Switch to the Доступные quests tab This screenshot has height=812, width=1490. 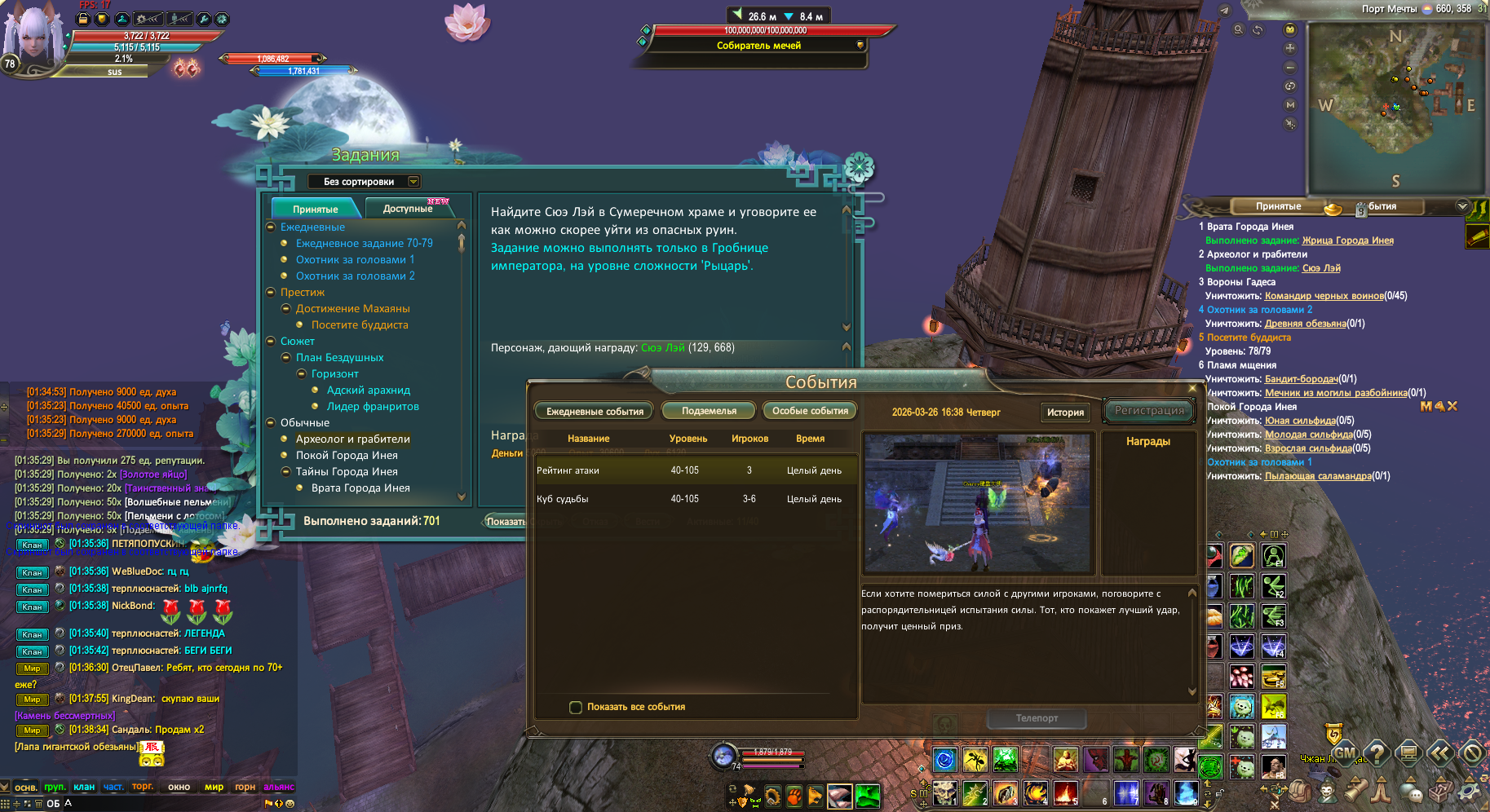click(407, 209)
